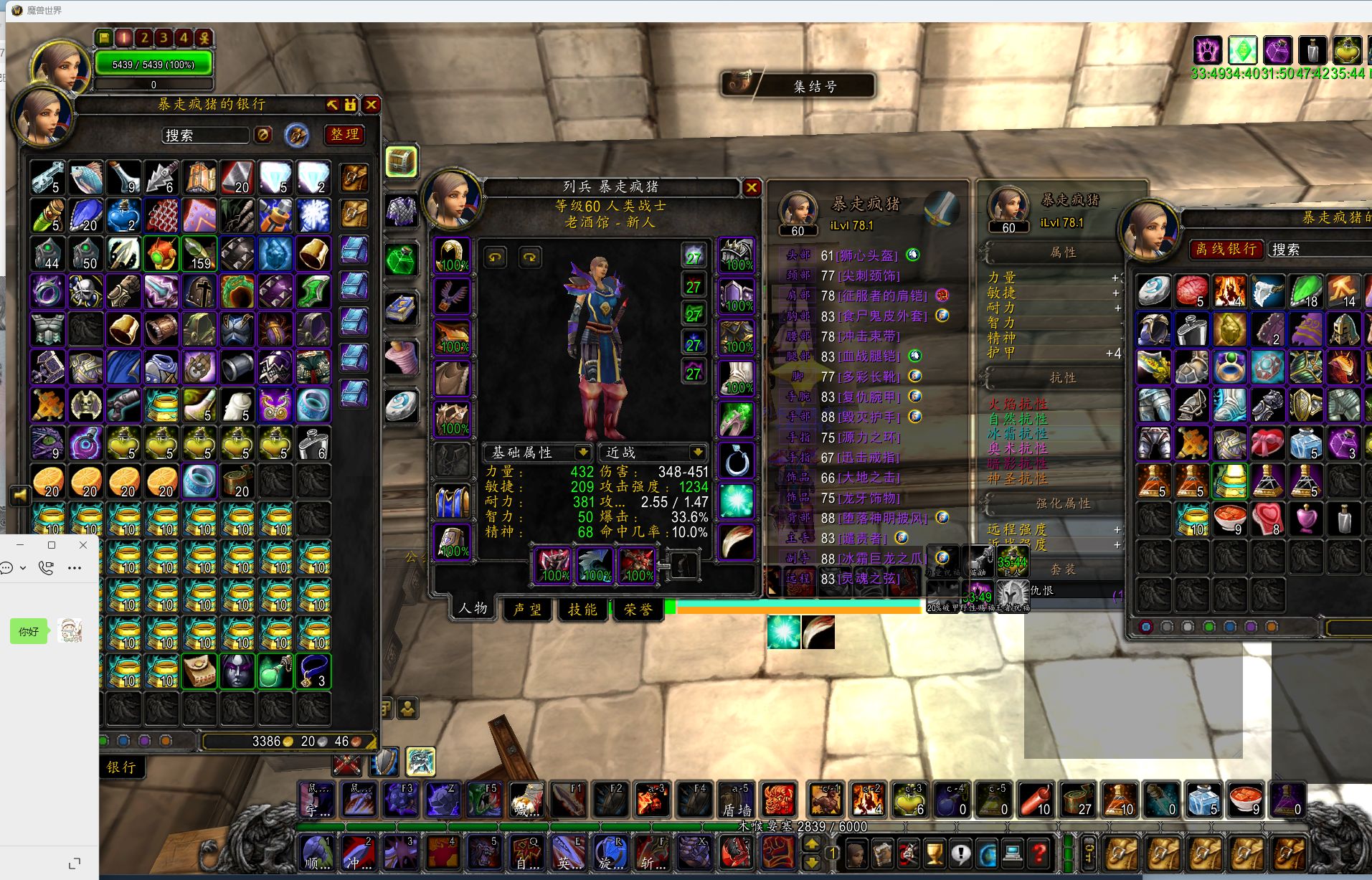
Task: Open the 基础属性 stats dropdown
Action: [x=582, y=453]
